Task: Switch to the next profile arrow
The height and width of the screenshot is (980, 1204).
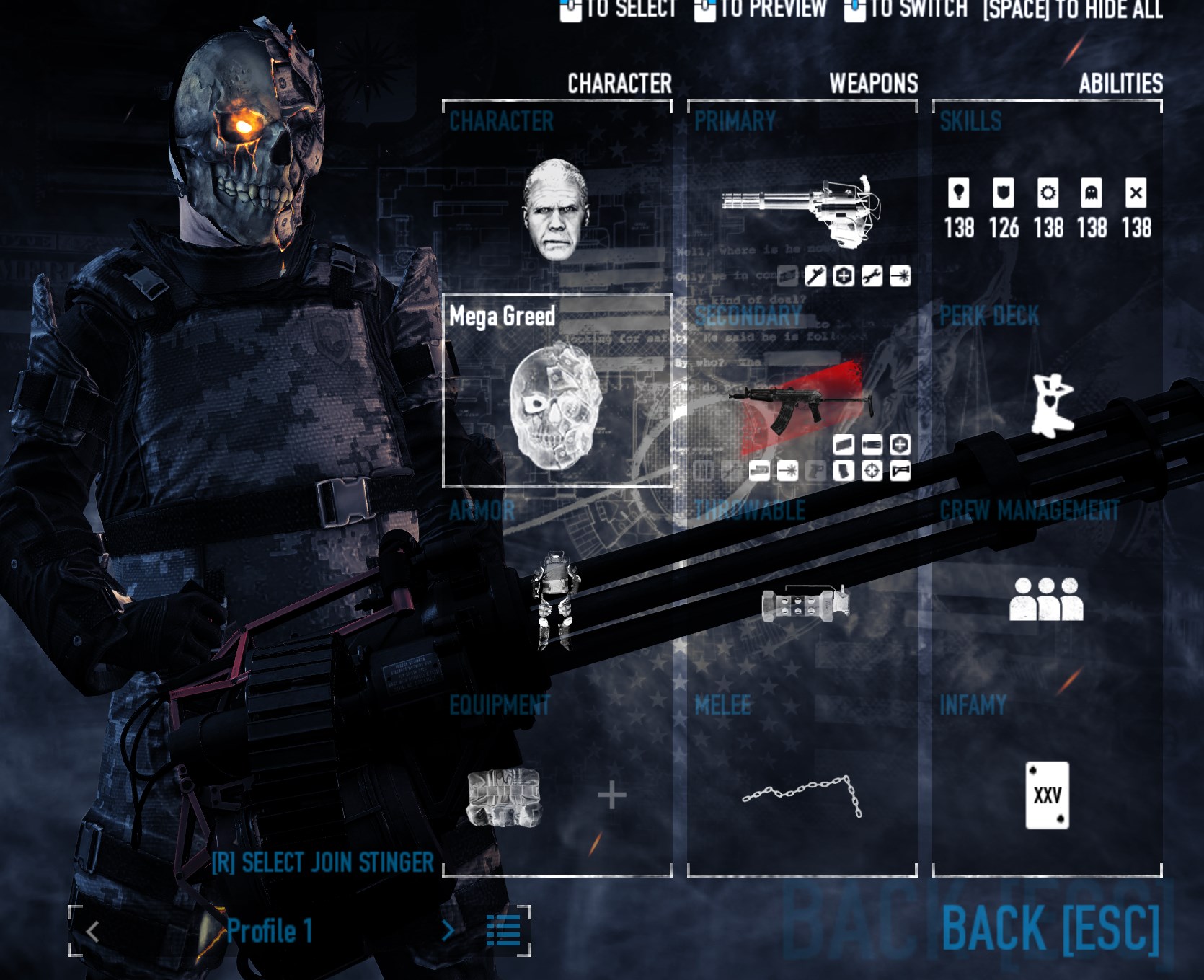Action: click(448, 931)
